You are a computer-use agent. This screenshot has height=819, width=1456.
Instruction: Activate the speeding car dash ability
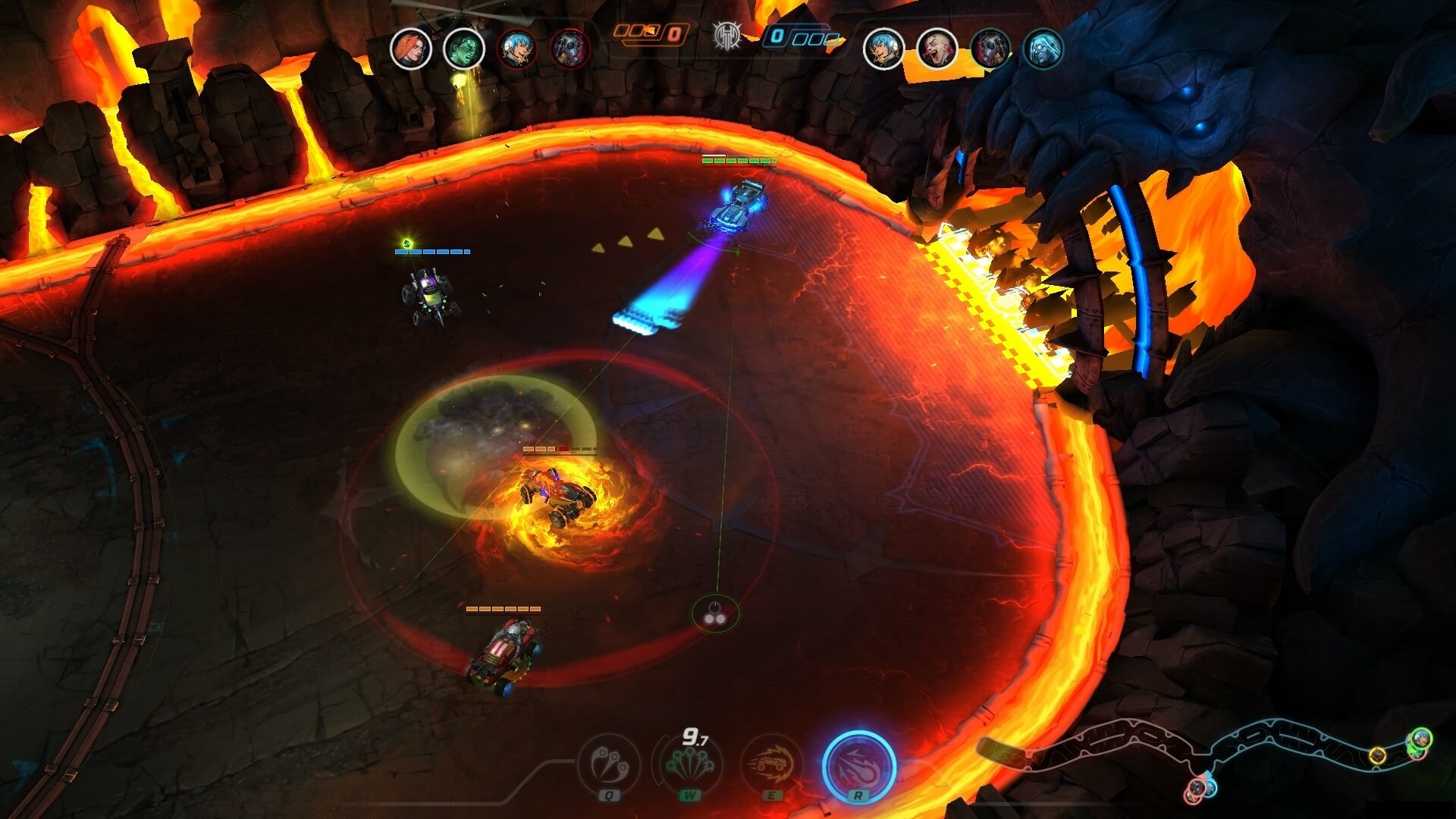[x=772, y=764]
